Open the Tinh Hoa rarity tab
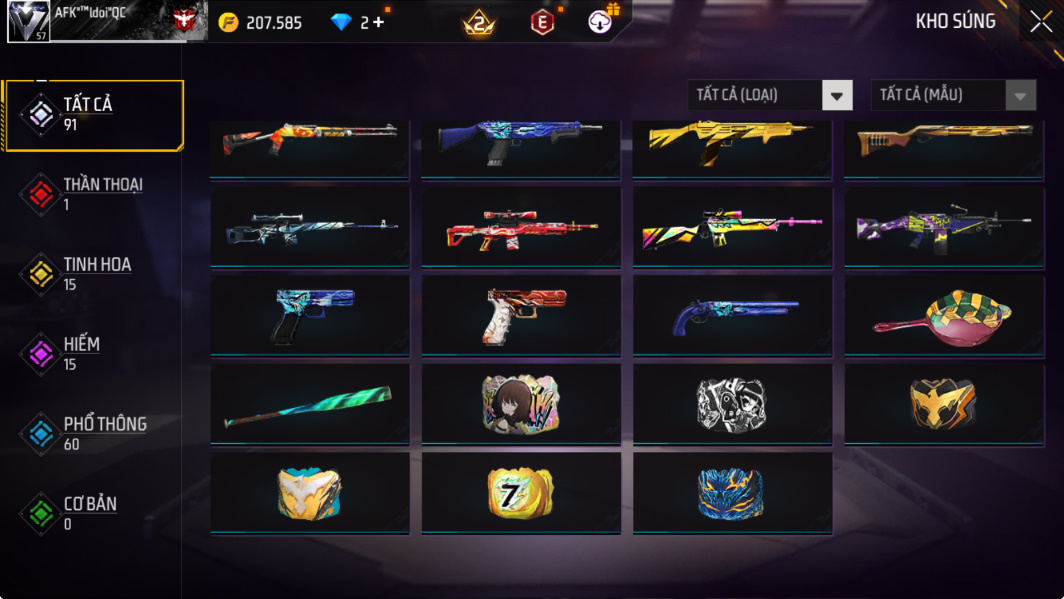This screenshot has width=1064, height=599. pyautogui.click(x=95, y=274)
